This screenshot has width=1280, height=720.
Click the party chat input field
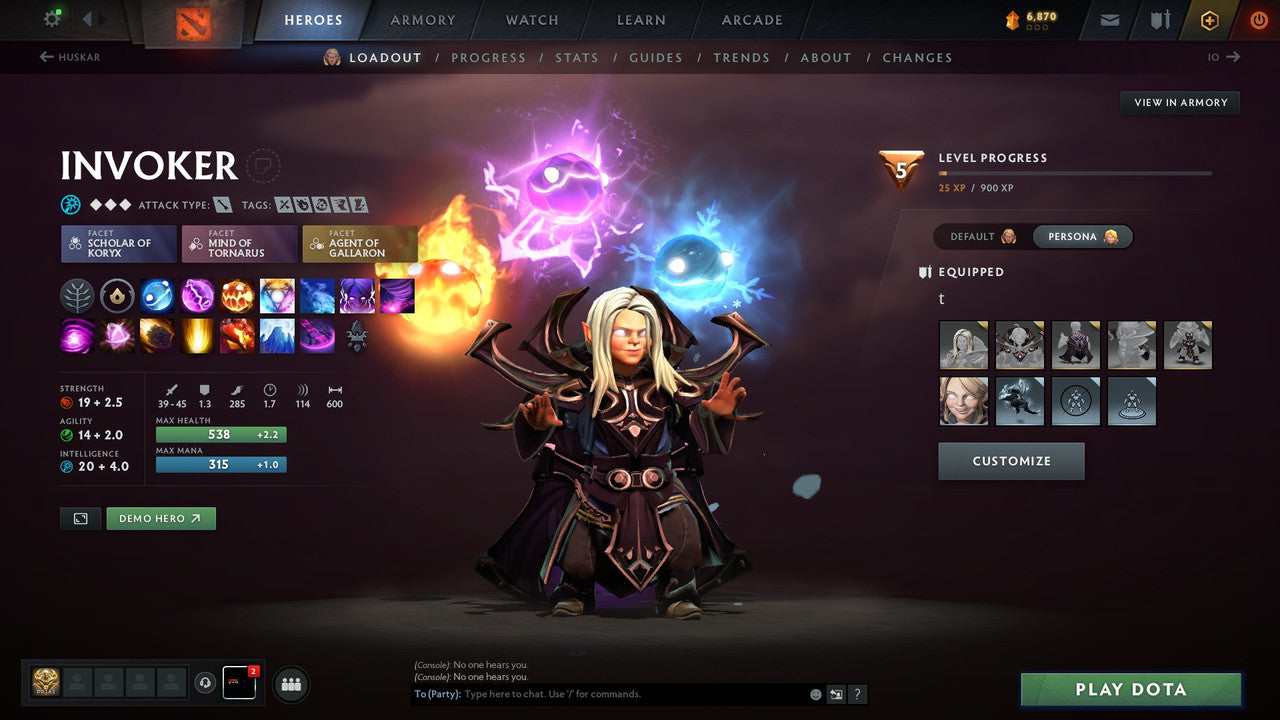[620, 693]
